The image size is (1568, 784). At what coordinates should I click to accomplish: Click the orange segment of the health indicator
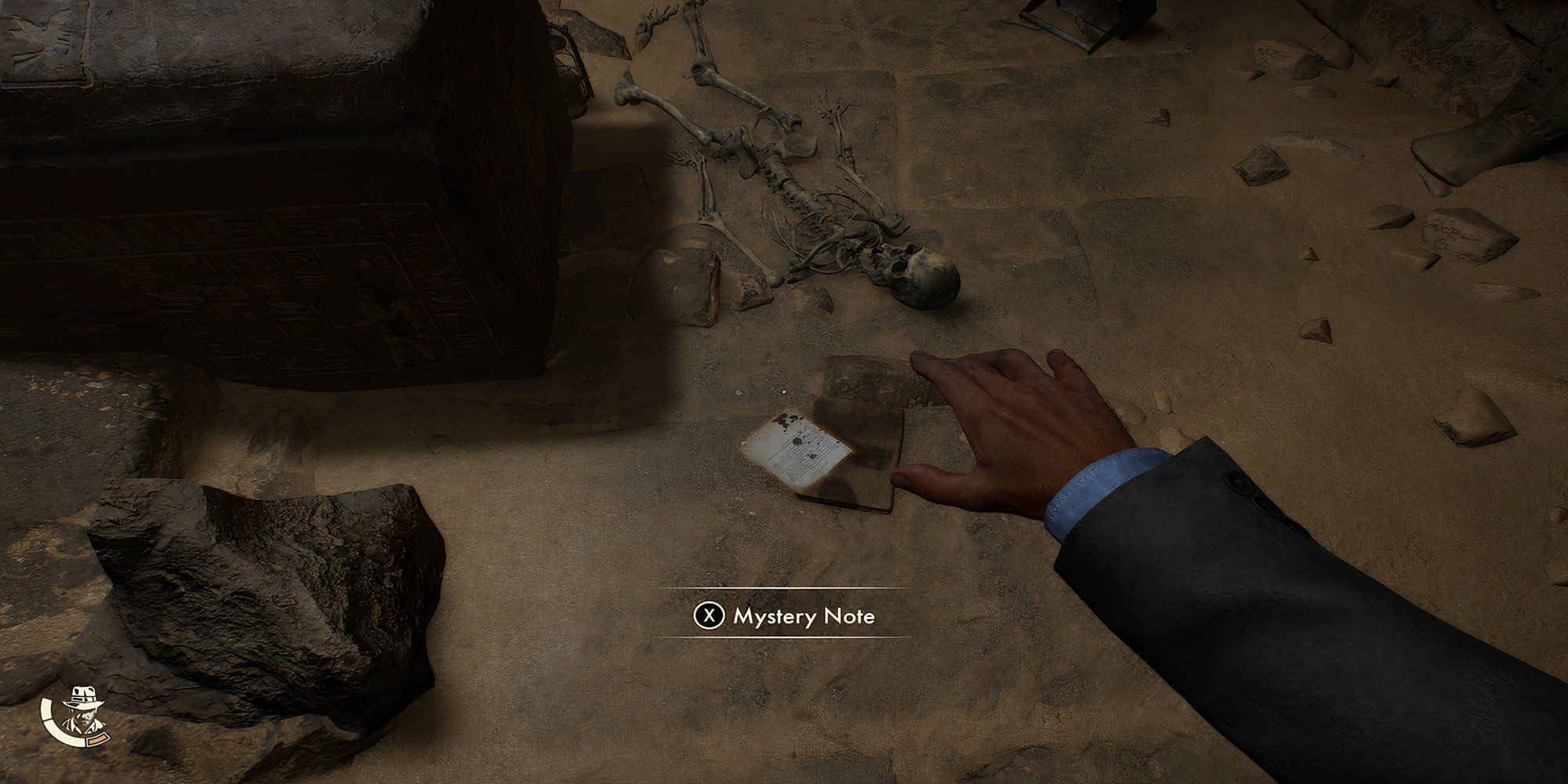click(x=98, y=741)
